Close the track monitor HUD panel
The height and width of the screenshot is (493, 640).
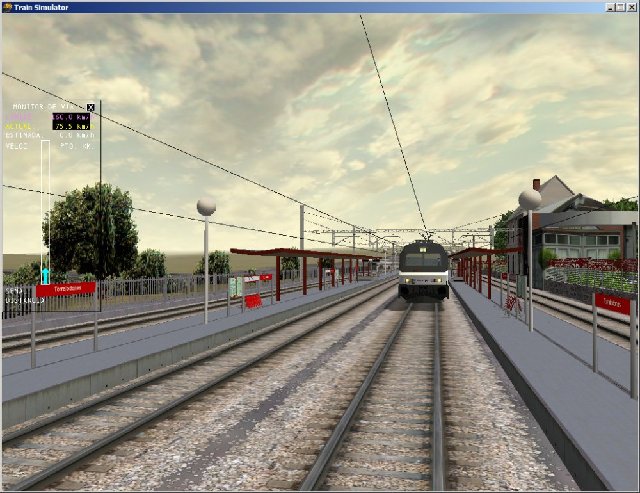(91, 107)
